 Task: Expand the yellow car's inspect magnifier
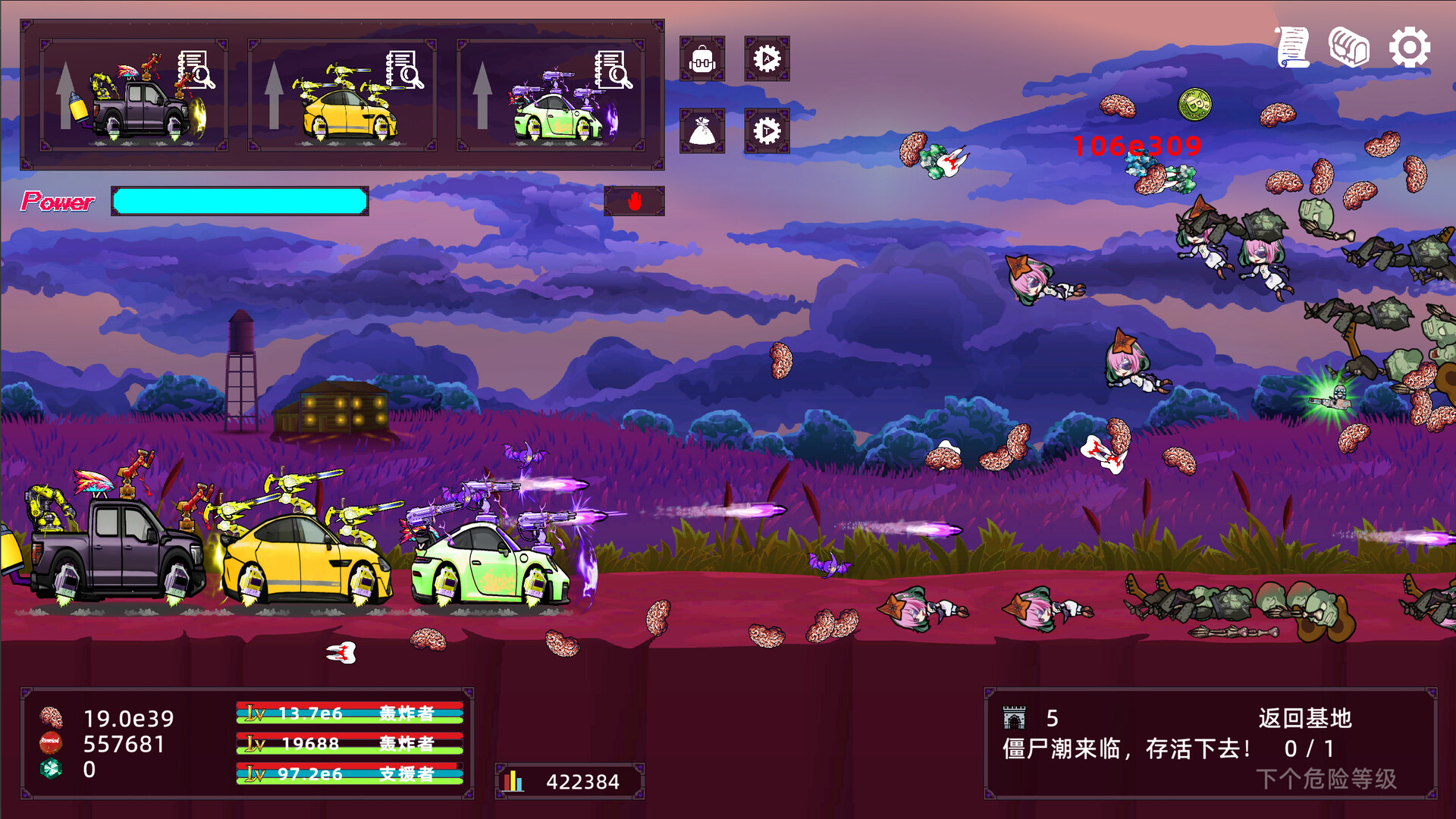click(404, 70)
